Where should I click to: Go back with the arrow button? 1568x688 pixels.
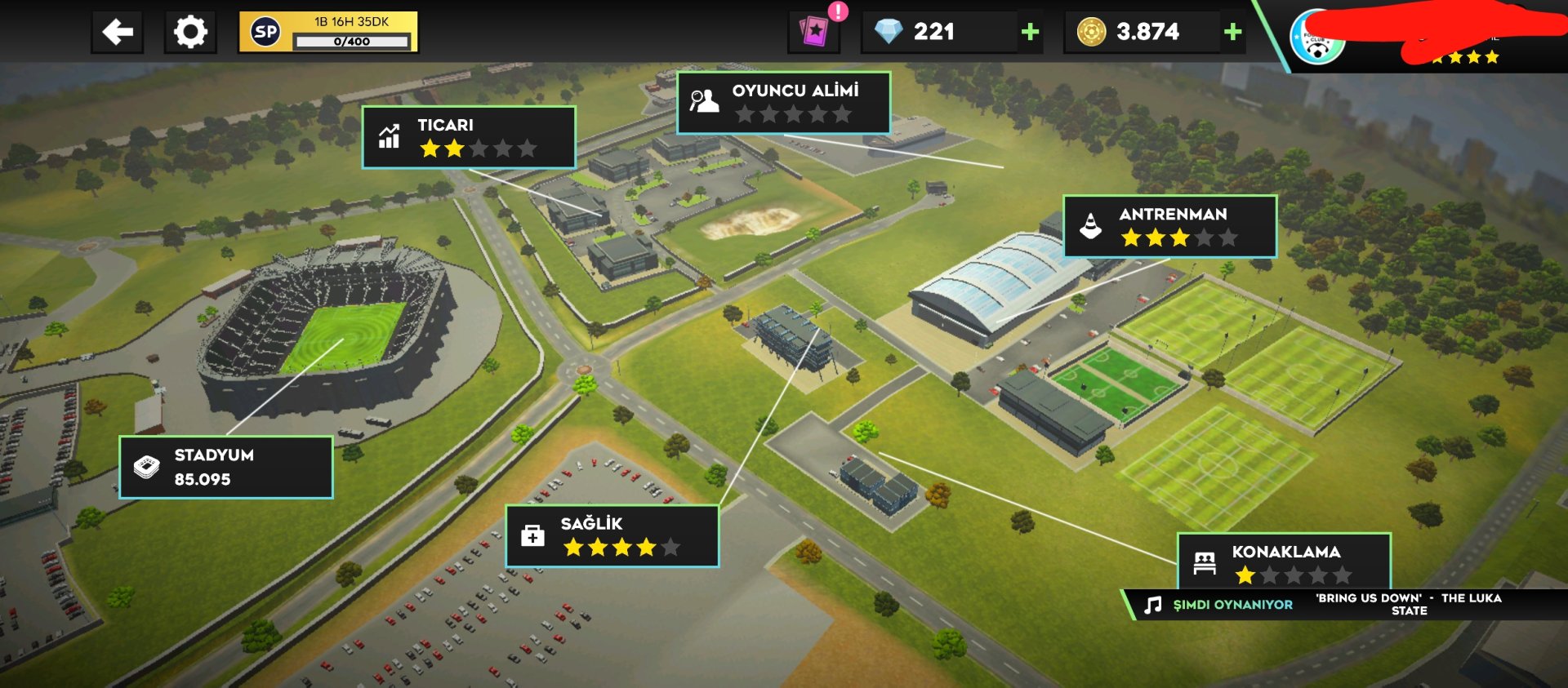point(118,33)
